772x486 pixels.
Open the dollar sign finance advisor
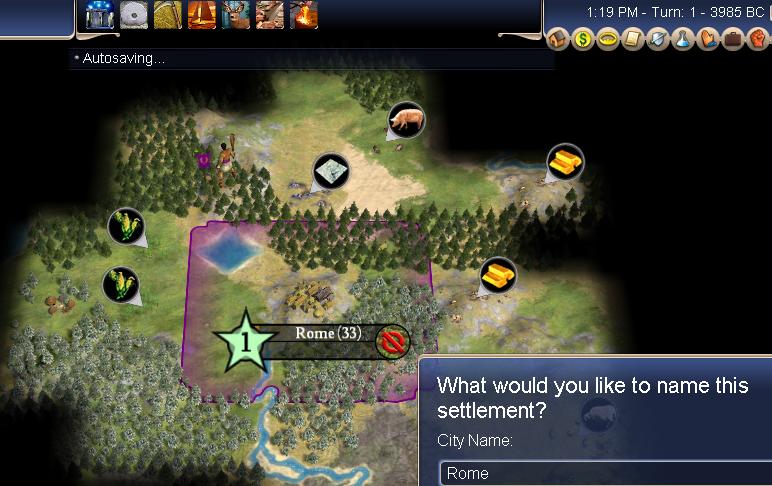point(584,40)
